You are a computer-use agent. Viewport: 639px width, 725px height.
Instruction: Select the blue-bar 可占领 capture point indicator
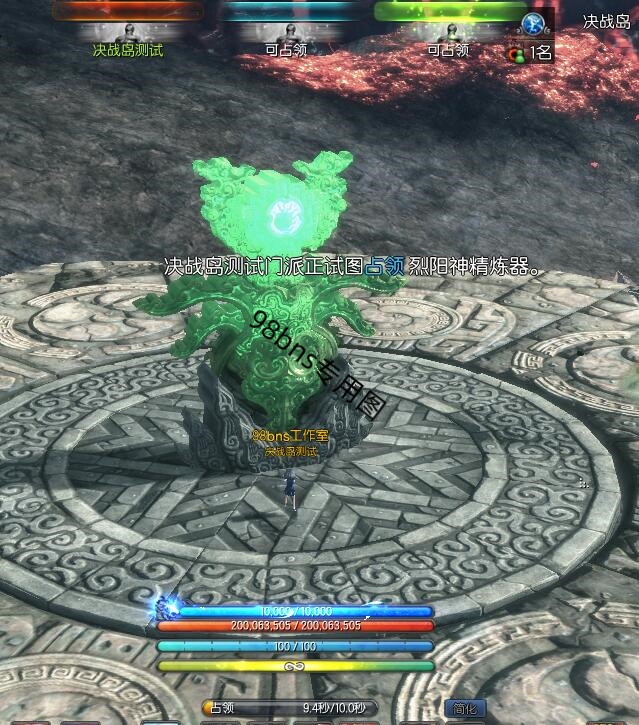pos(286,30)
